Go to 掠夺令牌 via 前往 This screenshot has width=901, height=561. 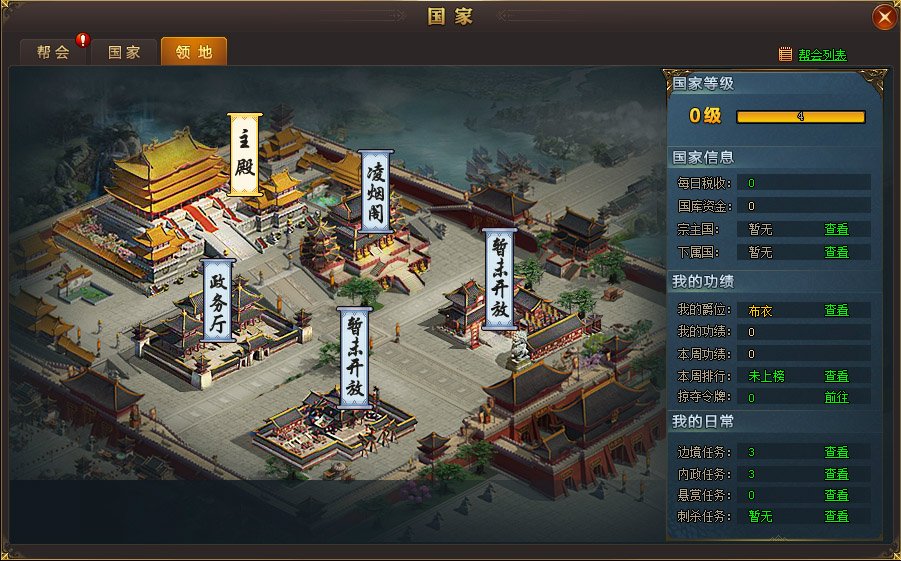tap(836, 397)
